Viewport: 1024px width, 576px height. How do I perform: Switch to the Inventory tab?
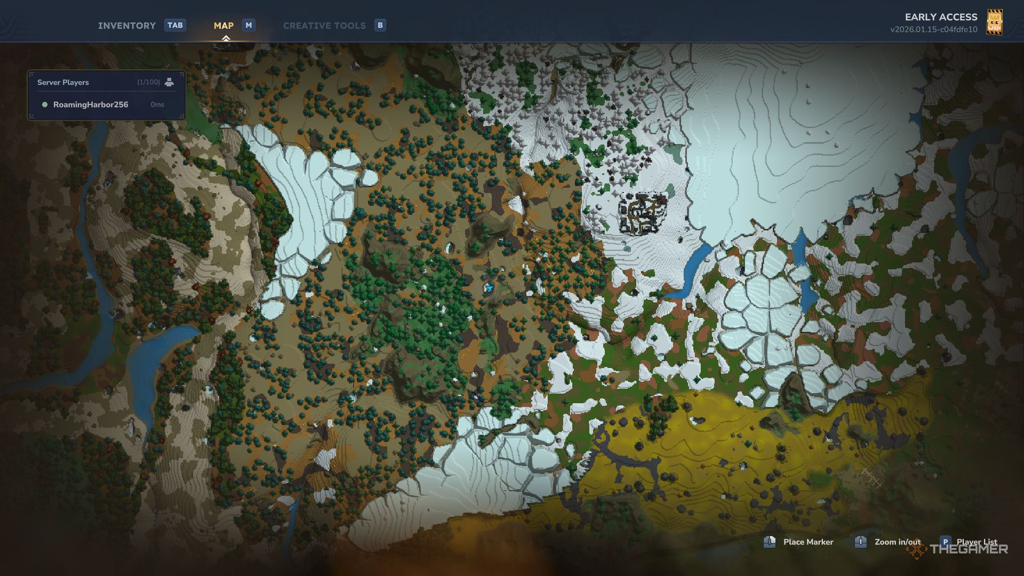click(127, 25)
